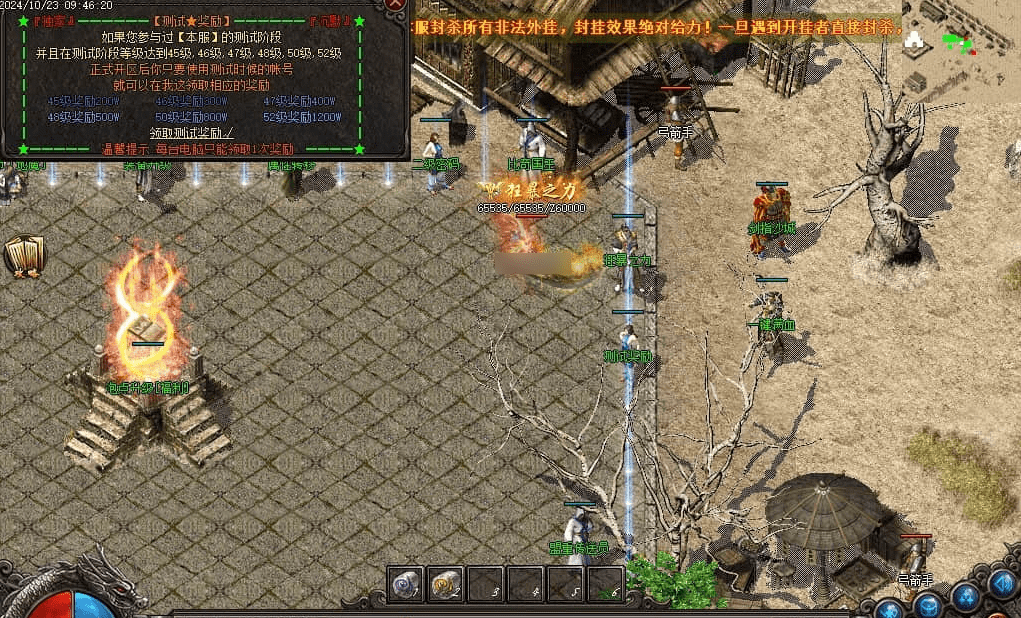This screenshot has height=618, width=1021.
Task: Select the 45级奖励200W option
Action: coord(83,101)
